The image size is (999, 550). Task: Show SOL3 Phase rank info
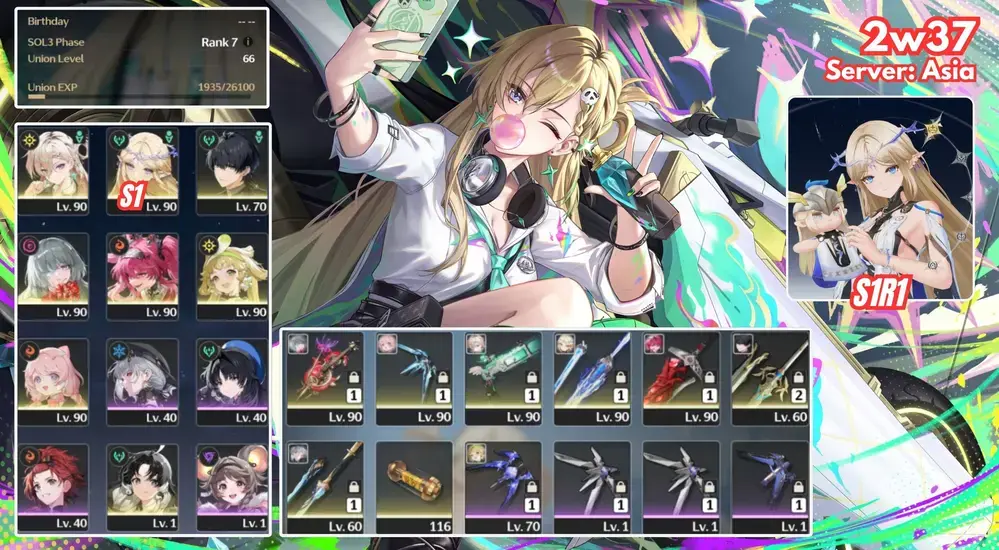248,42
